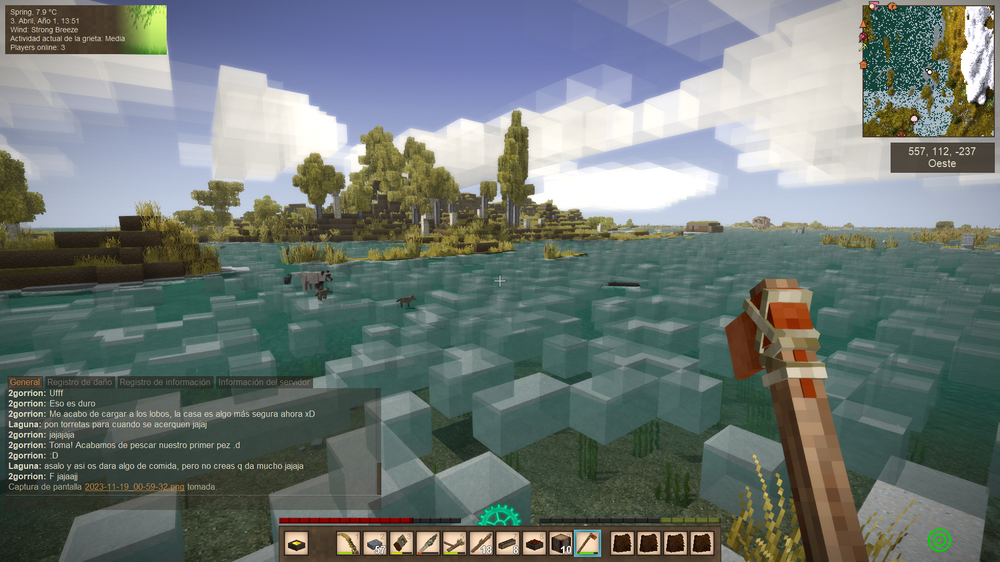Screen dimensions: 1000x562
Task: Open the Registro de daño tab
Action: click(x=81, y=382)
